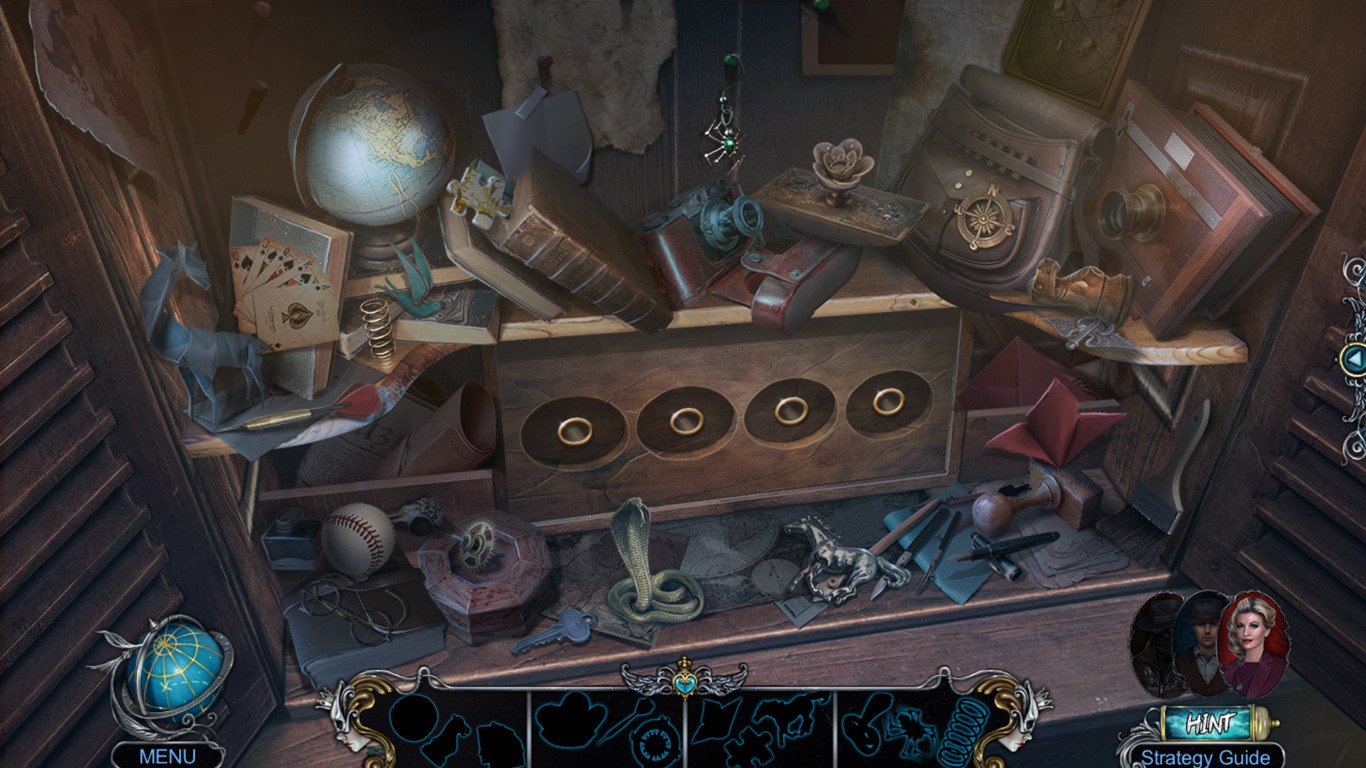Click the baseball on the lower shelf
Viewport: 1366px width, 768px height.
(x=357, y=540)
